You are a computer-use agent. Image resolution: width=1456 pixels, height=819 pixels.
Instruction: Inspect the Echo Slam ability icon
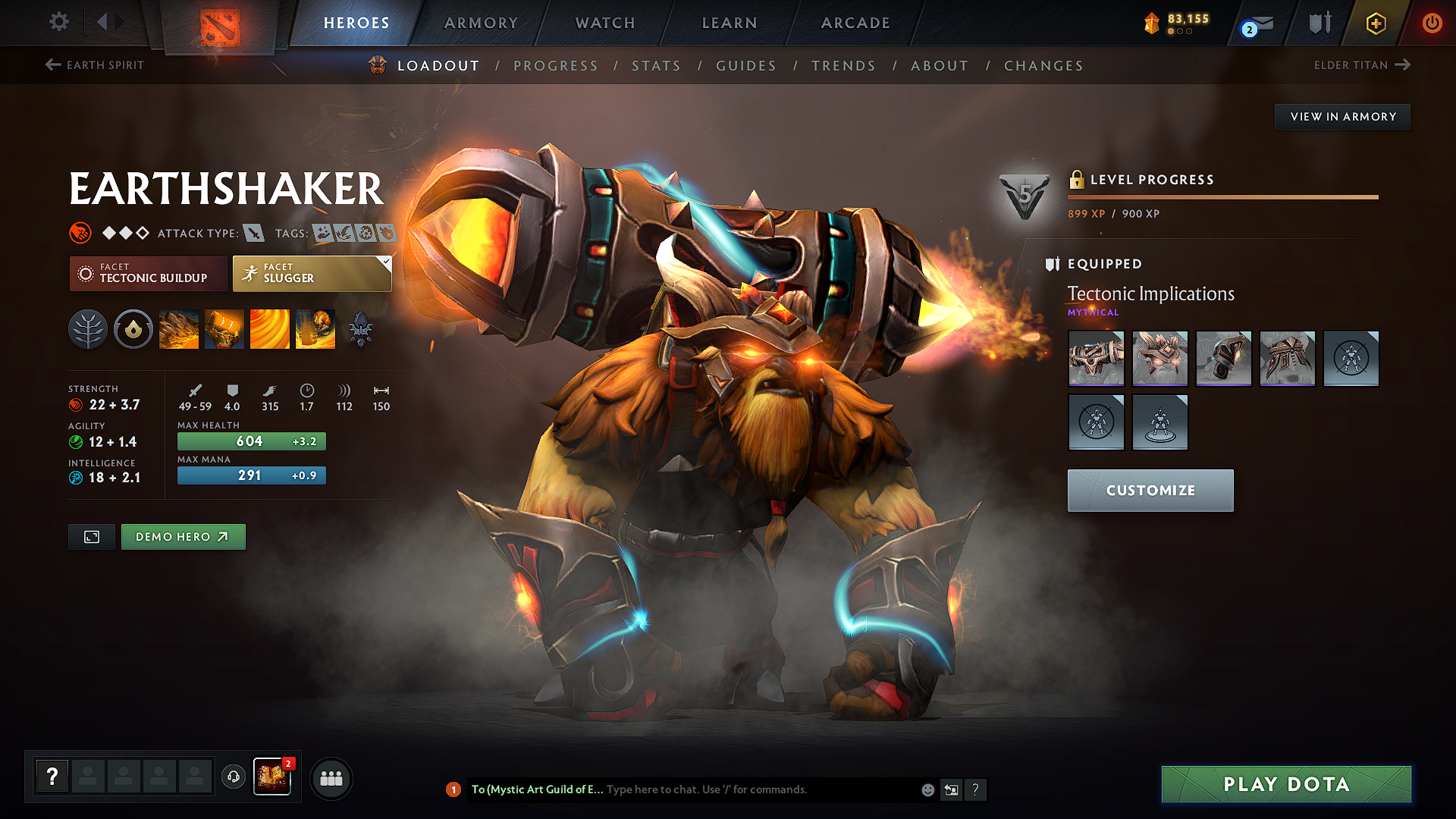coord(315,329)
